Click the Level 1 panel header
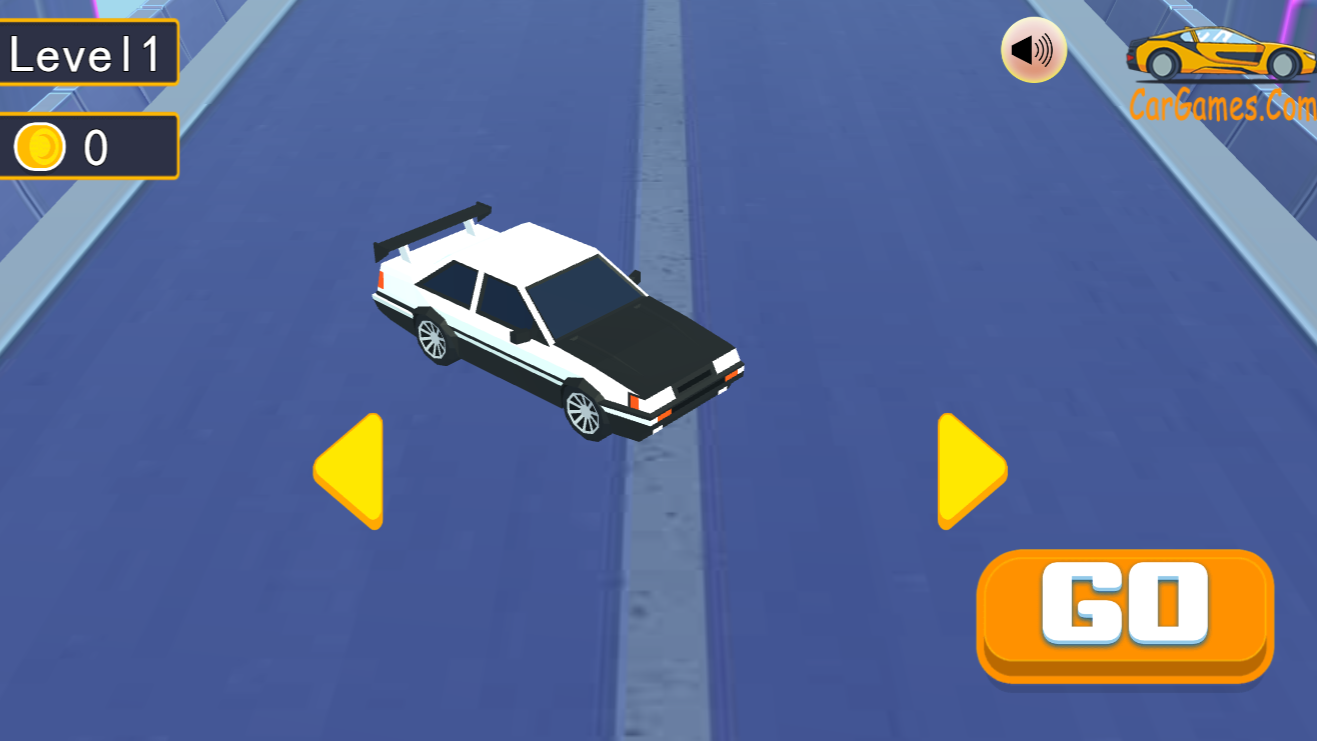This screenshot has width=1317, height=741. [x=88, y=54]
